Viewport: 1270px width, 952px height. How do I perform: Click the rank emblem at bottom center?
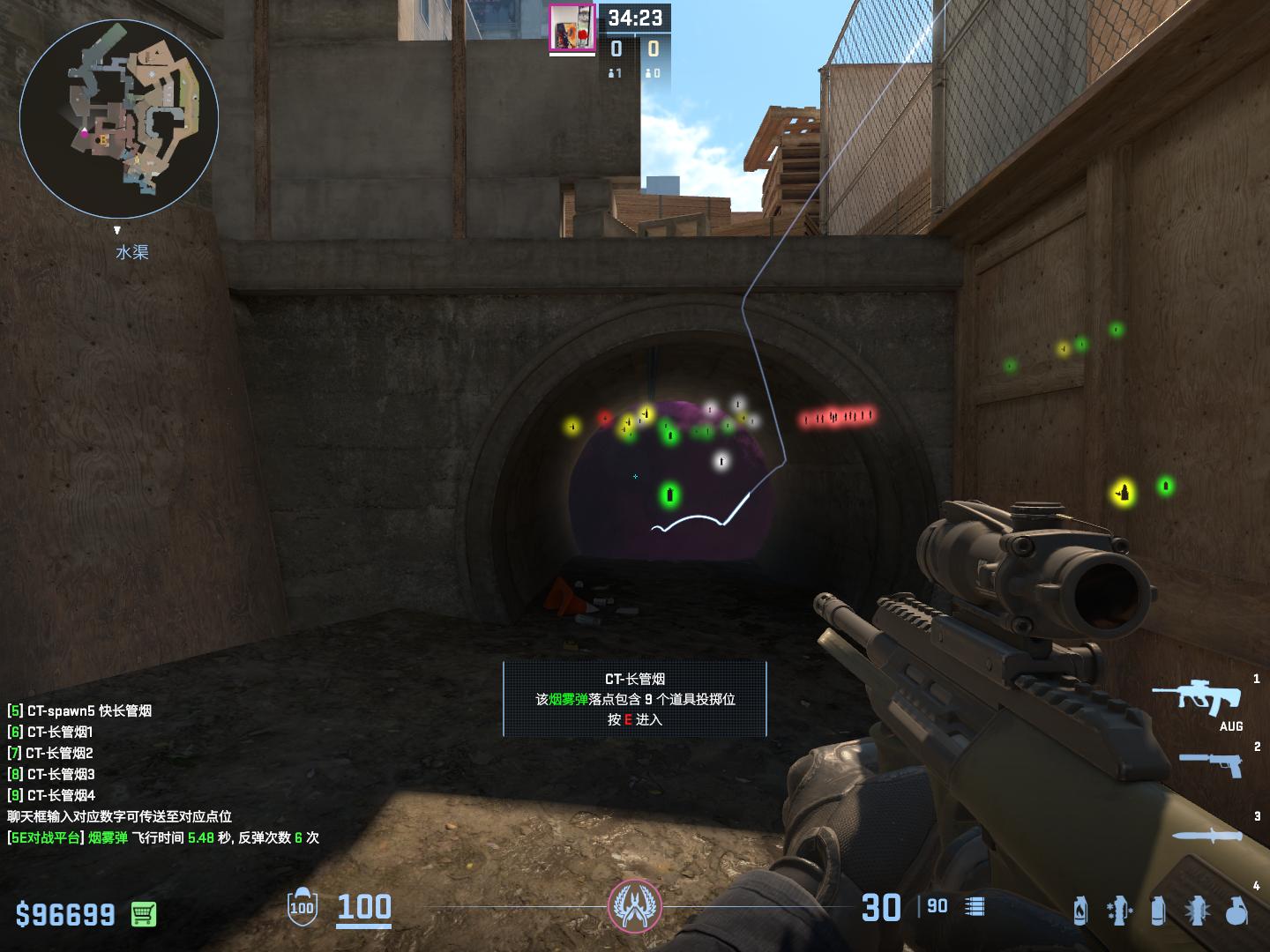click(634, 906)
